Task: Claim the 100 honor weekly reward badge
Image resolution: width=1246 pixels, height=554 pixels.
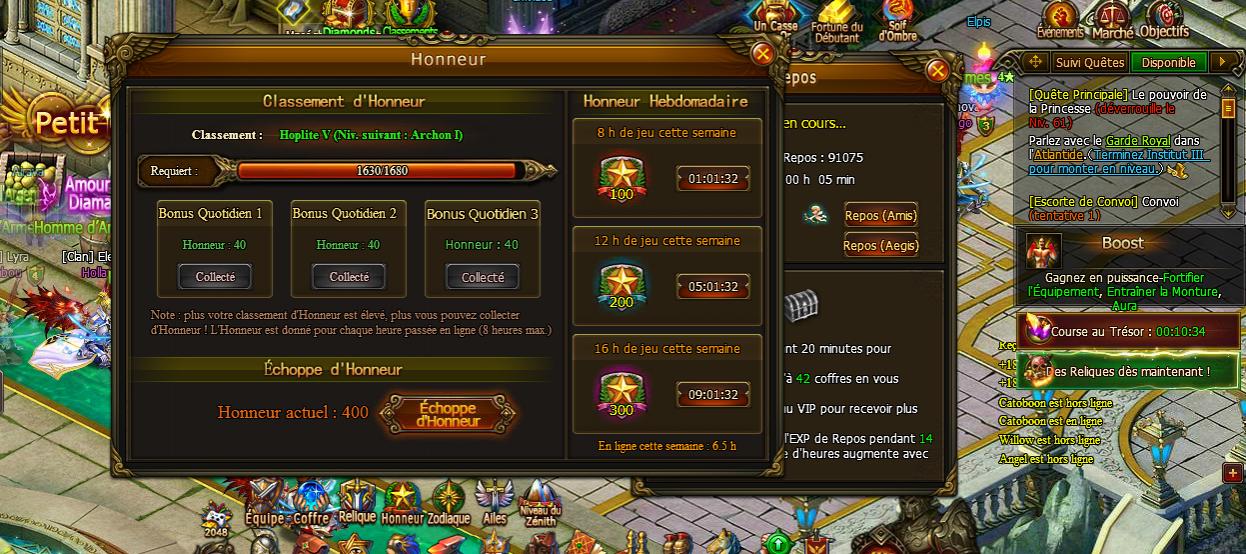Action: click(x=621, y=177)
